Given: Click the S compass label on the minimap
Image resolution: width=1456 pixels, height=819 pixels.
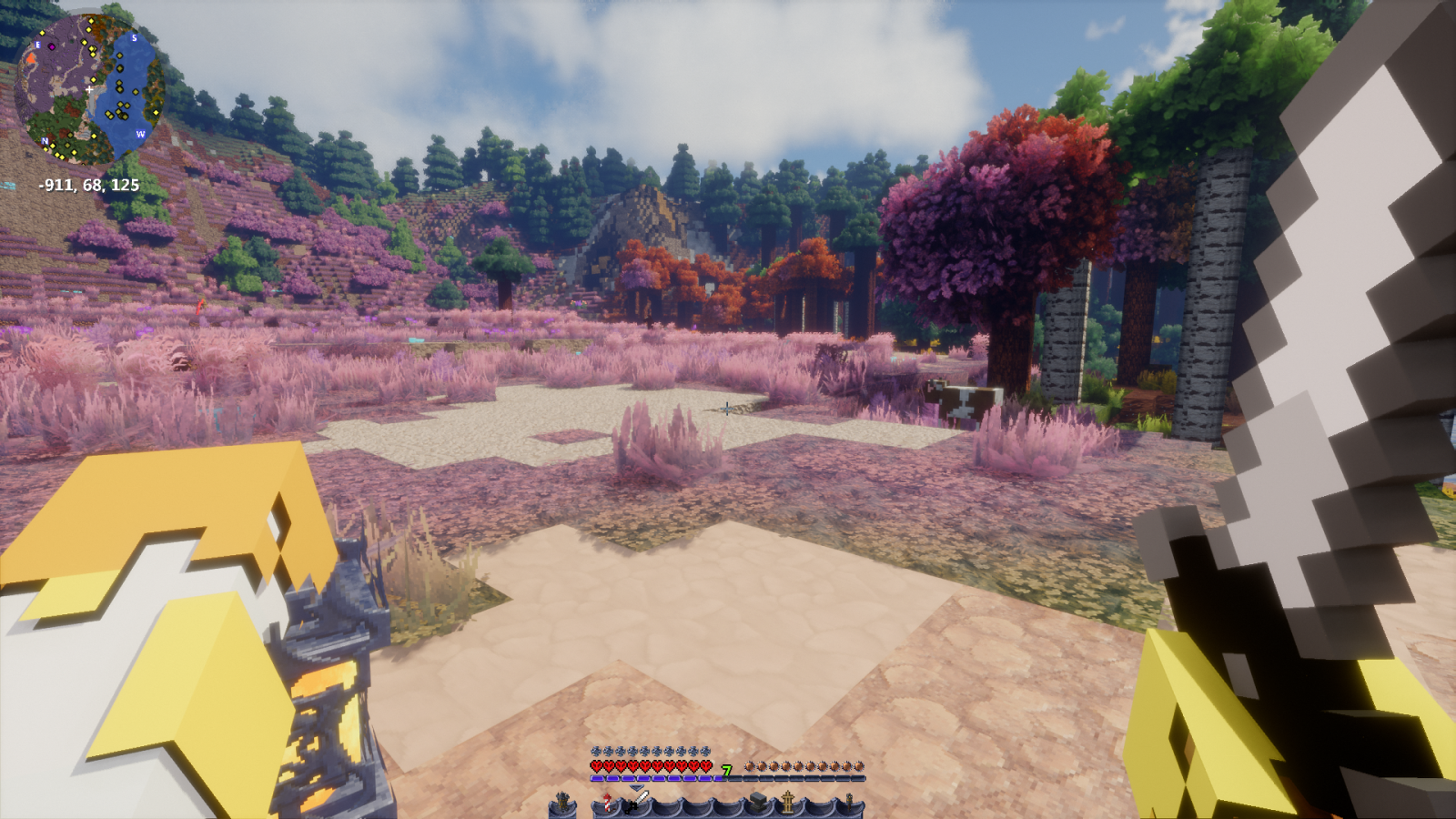Looking at the screenshot, I should (134, 38).
